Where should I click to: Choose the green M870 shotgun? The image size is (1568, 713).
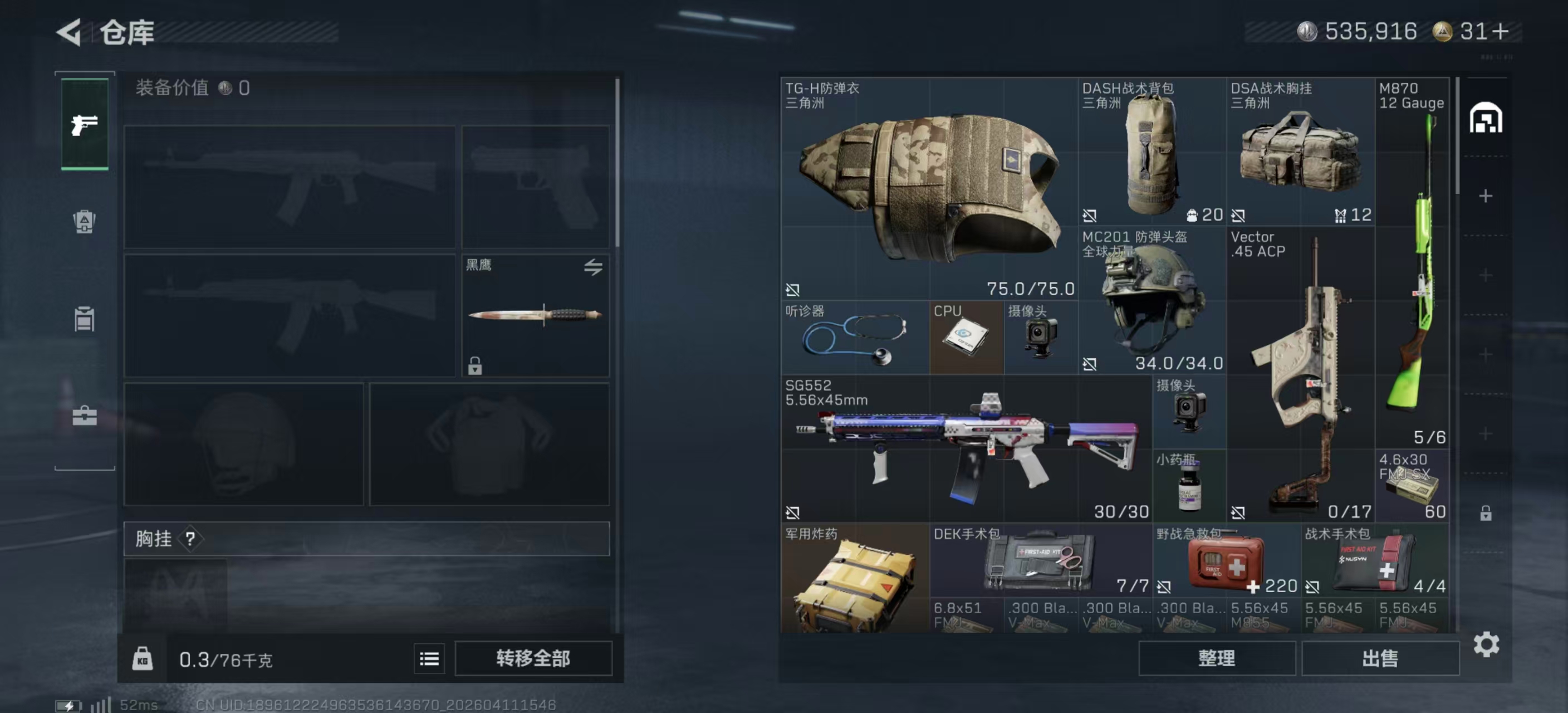pos(1412,262)
